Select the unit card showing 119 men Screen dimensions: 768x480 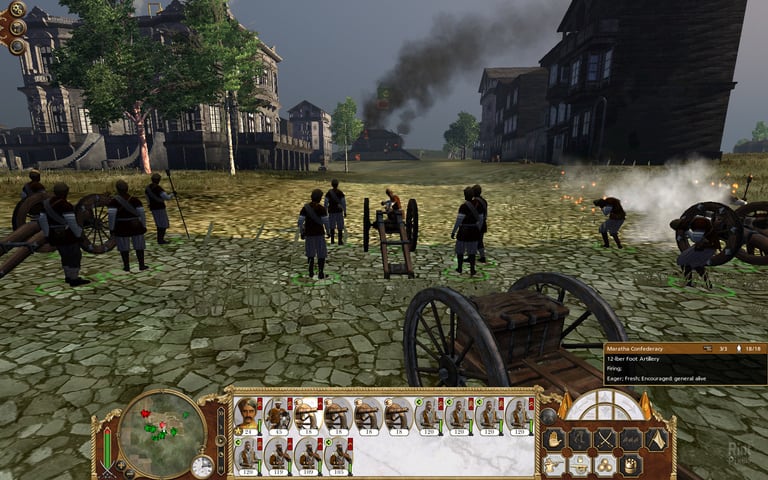click(x=277, y=455)
